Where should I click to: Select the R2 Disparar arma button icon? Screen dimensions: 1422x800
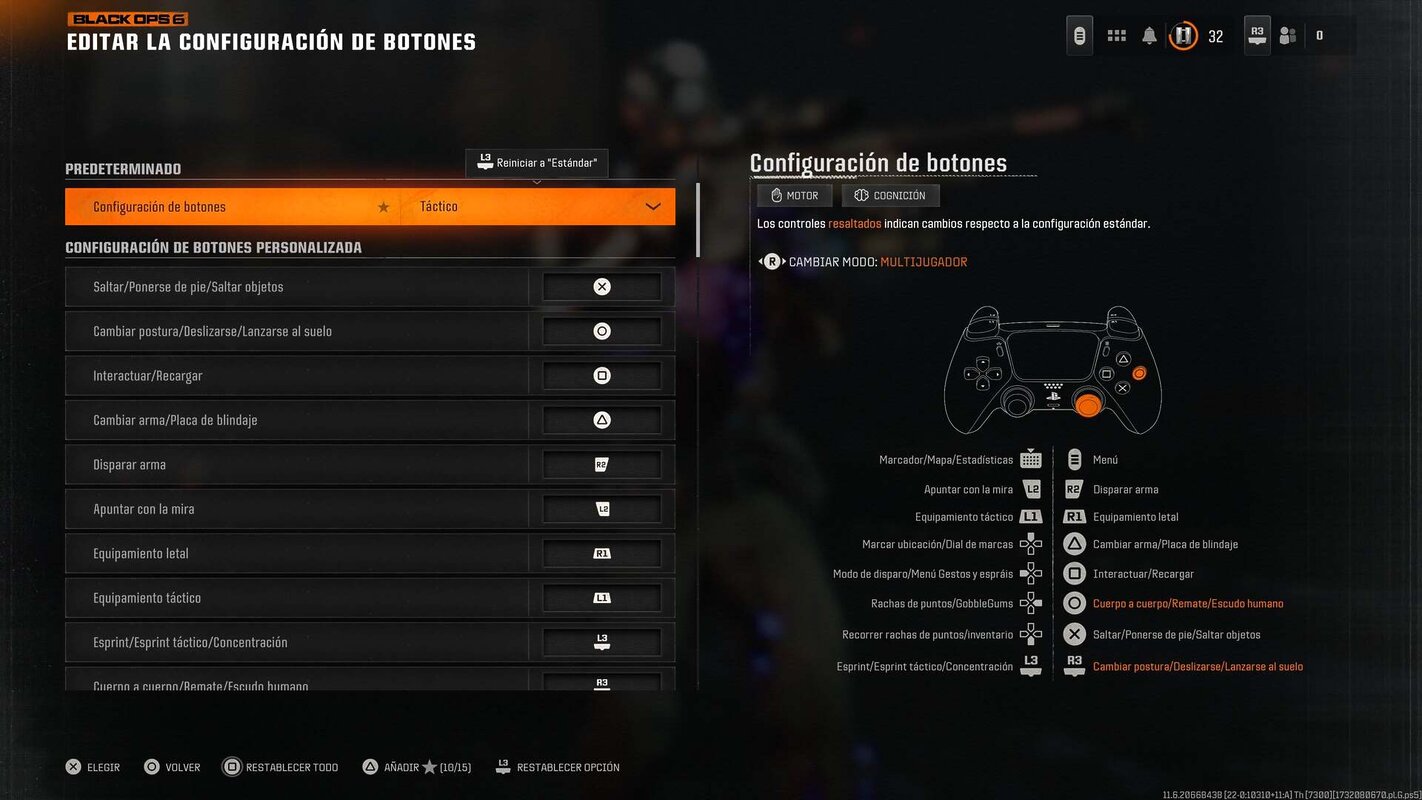click(x=1074, y=488)
